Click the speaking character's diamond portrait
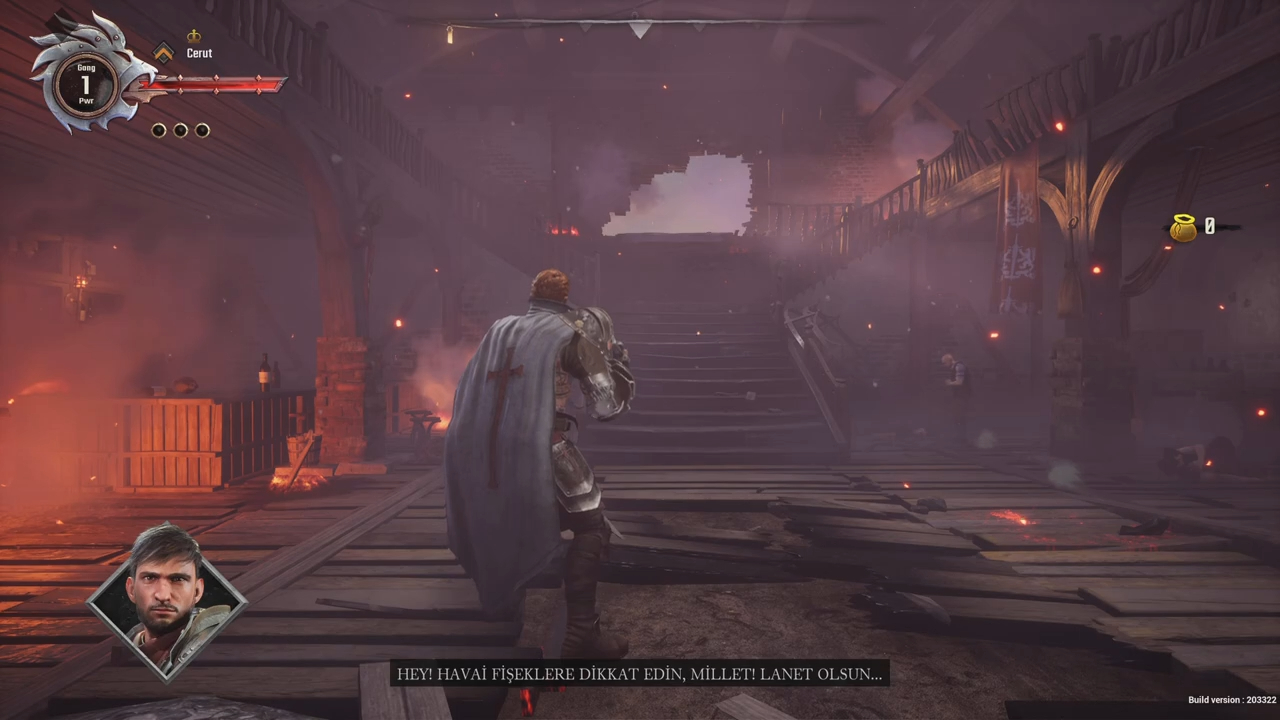Image resolution: width=1280 pixels, height=720 pixels. click(166, 601)
